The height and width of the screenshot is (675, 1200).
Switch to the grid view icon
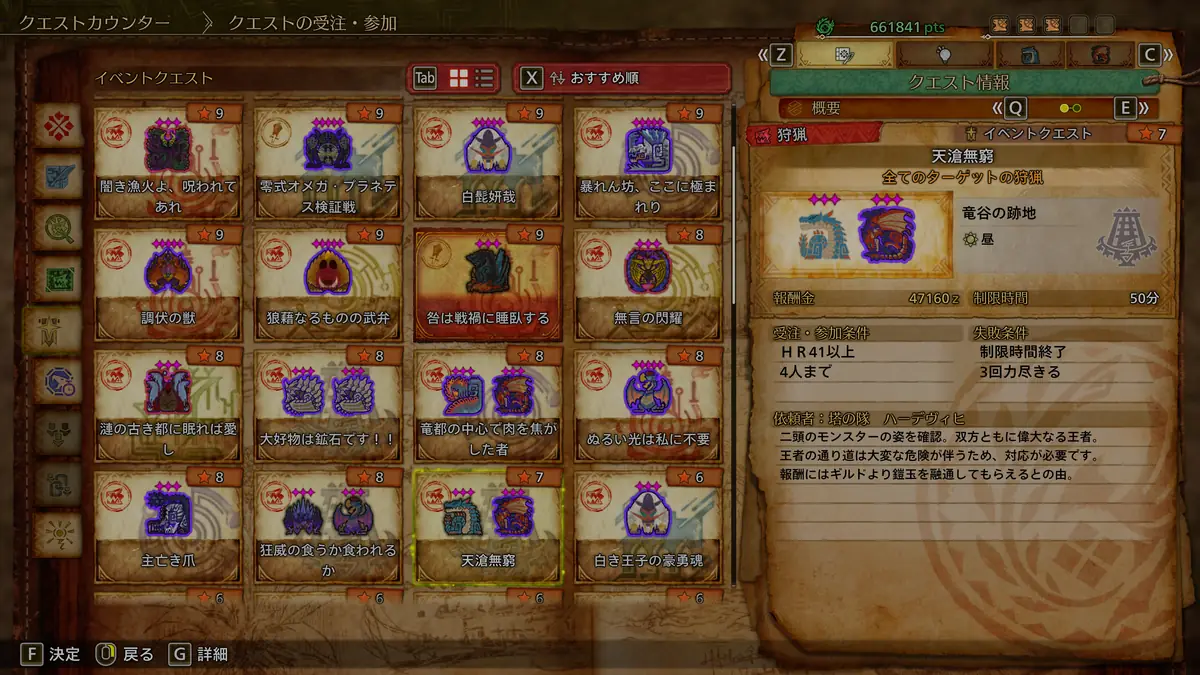pyautogui.click(x=459, y=78)
